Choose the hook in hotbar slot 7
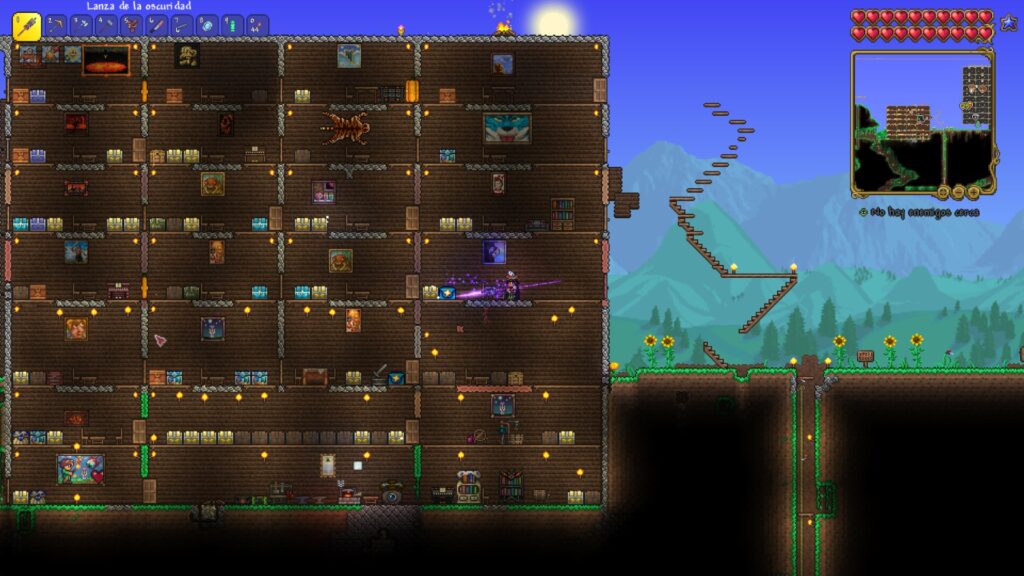This screenshot has height=576, width=1024. (182, 25)
